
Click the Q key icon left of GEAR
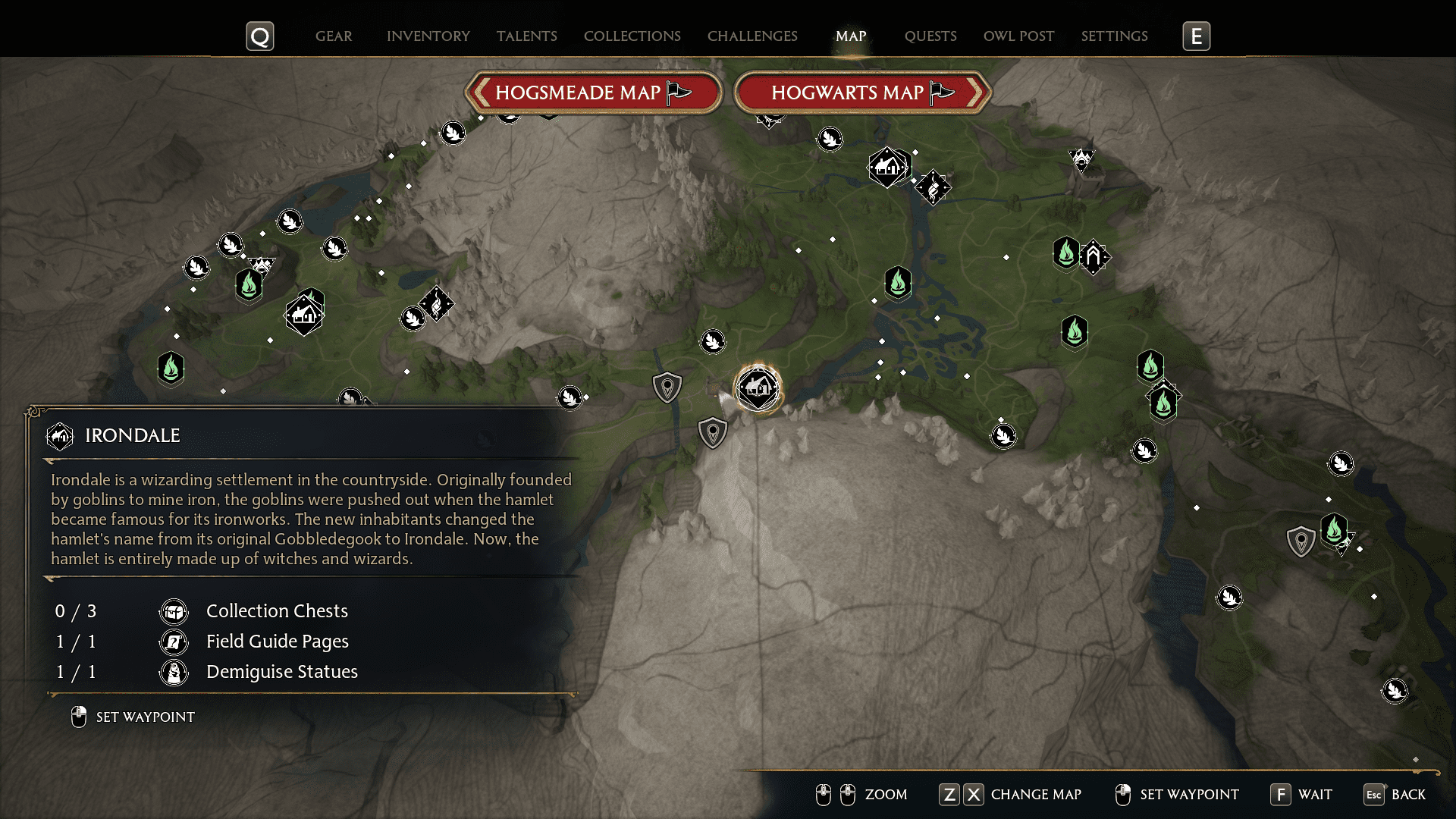(260, 36)
